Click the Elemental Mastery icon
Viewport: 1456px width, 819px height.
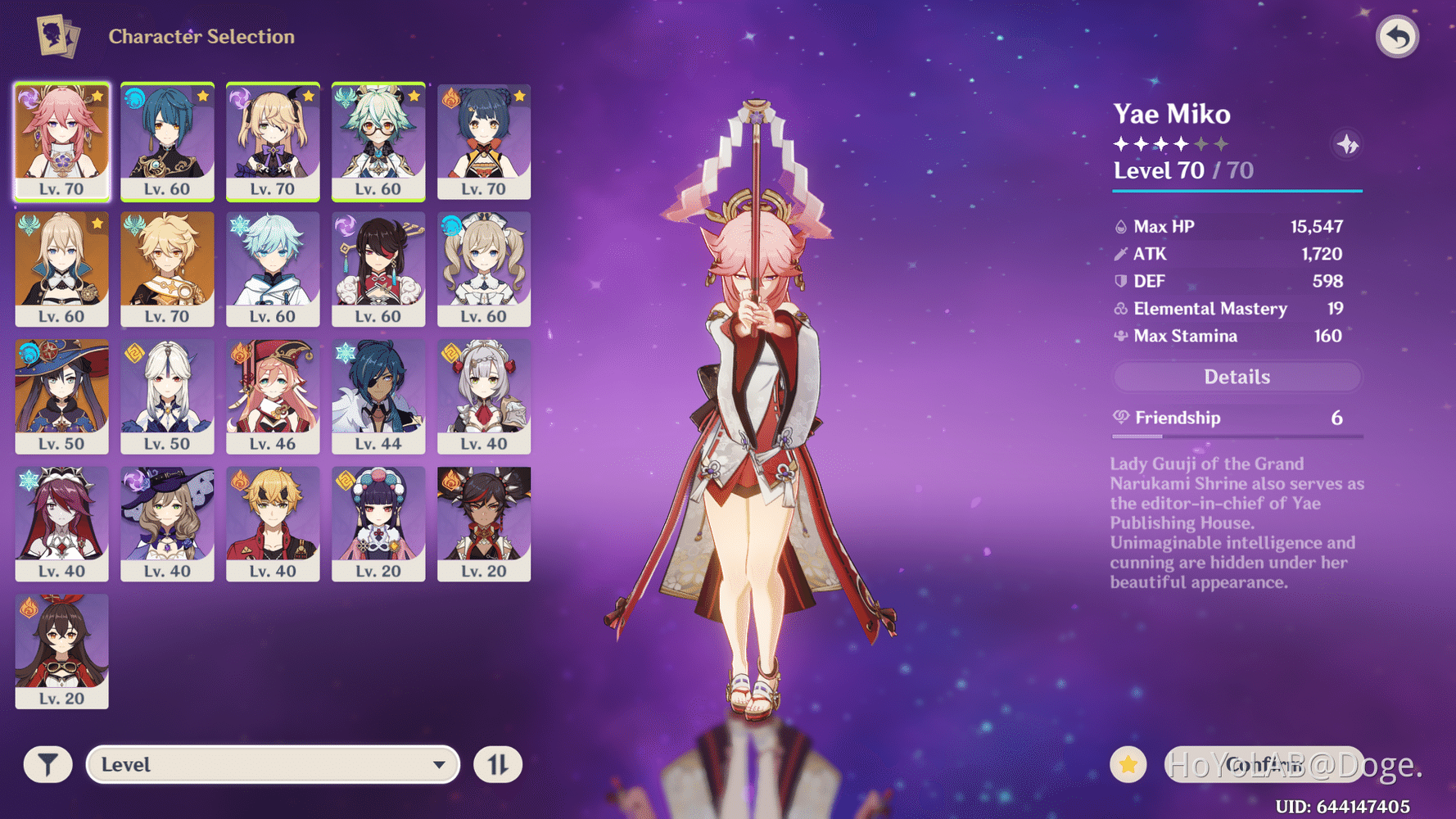[1121, 309]
